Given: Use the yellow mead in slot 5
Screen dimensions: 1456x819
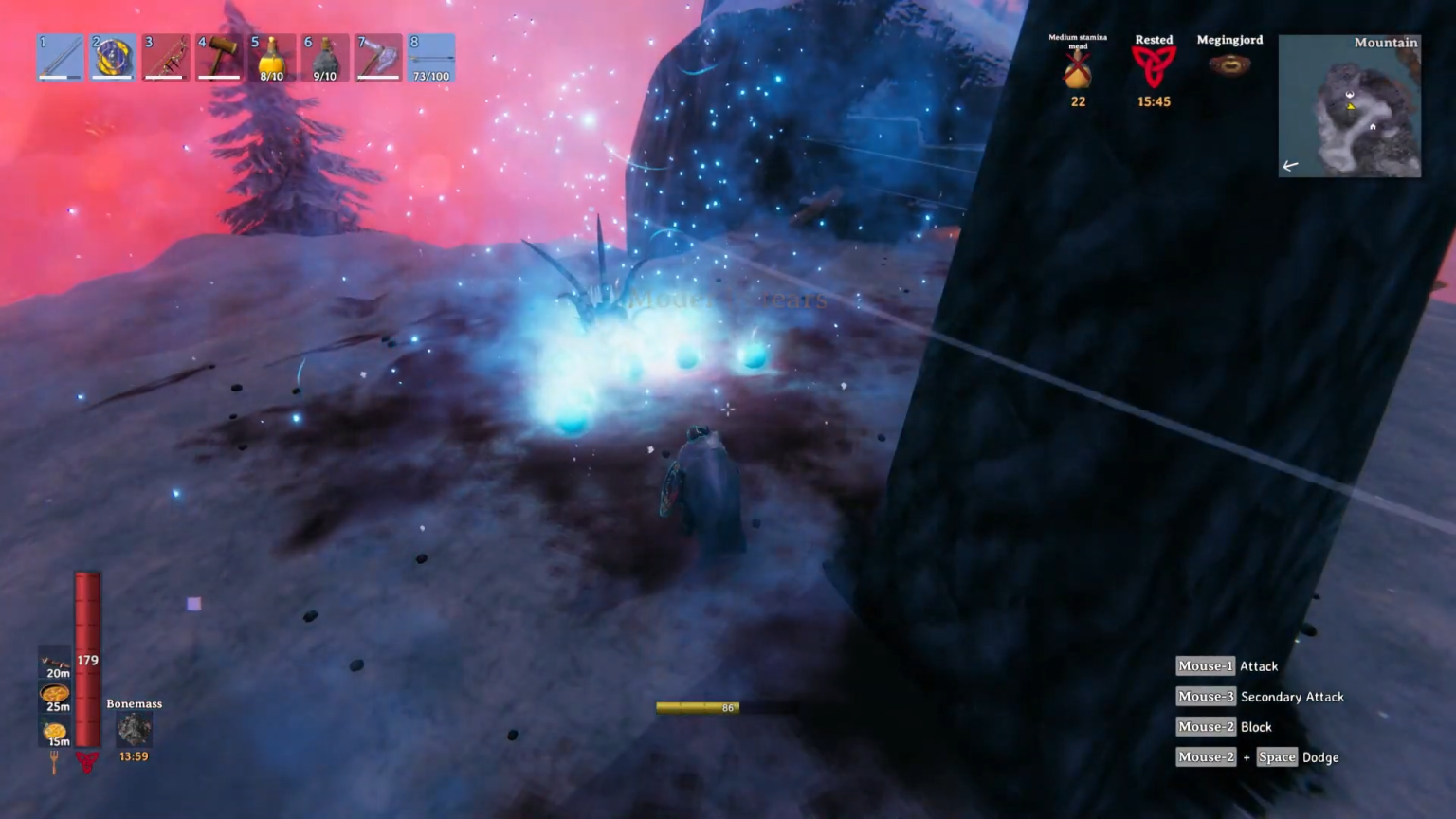Looking at the screenshot, I should coord(272,57).
